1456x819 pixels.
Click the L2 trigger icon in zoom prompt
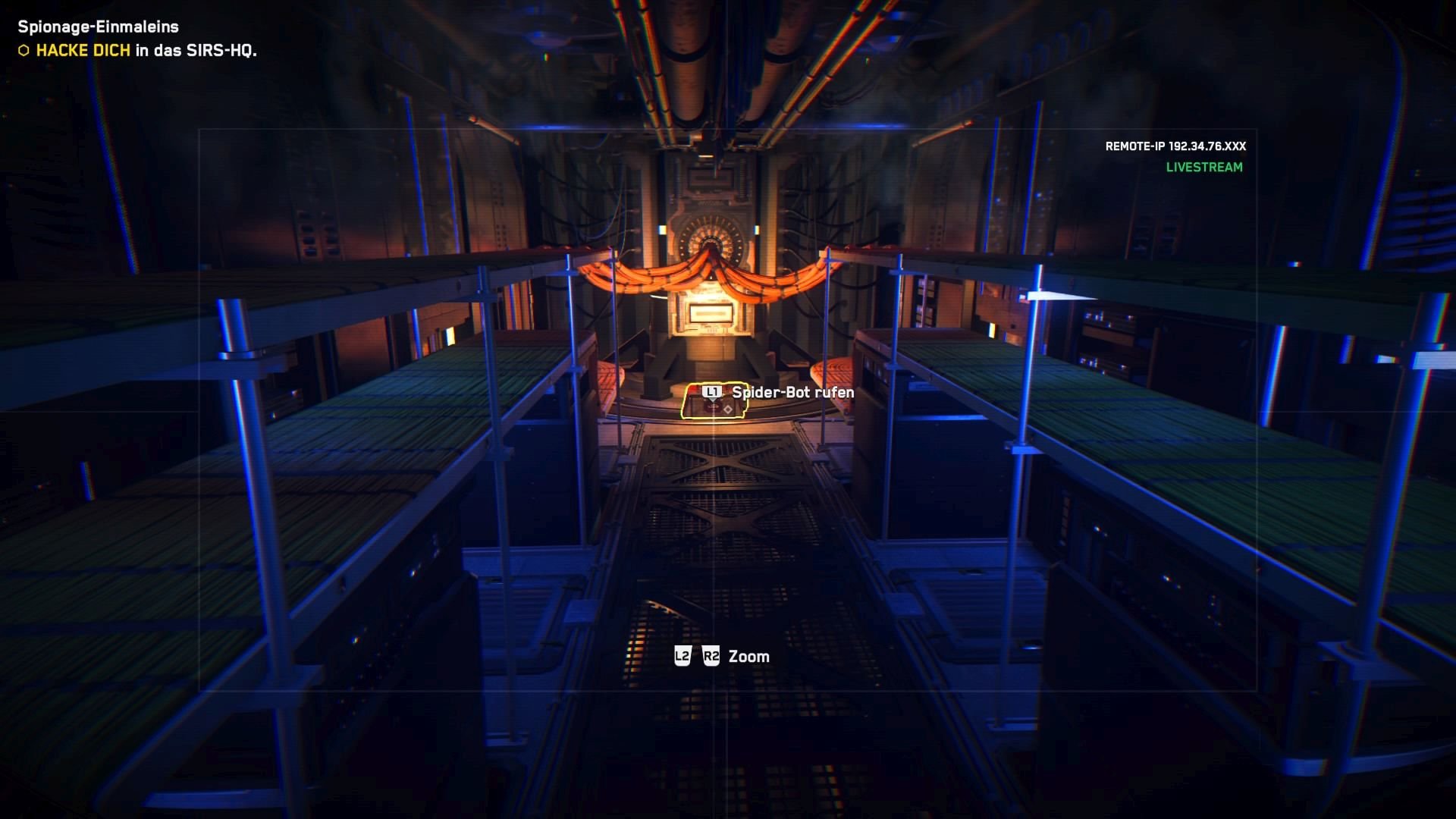(x=681, y=656)
